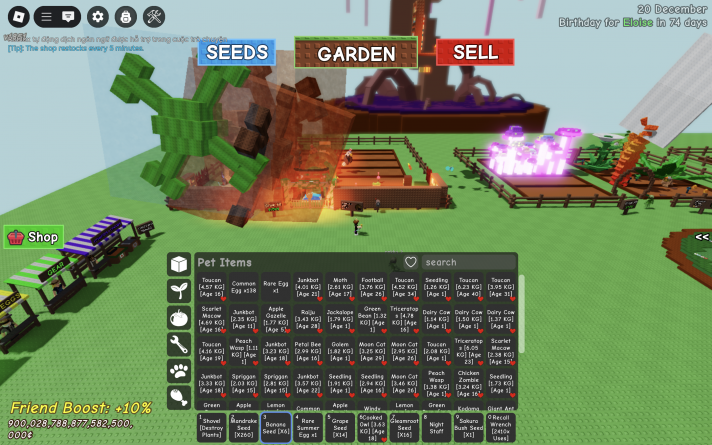
Task: Switch to the seedling sprout category tab
Action: coord(179,291)
